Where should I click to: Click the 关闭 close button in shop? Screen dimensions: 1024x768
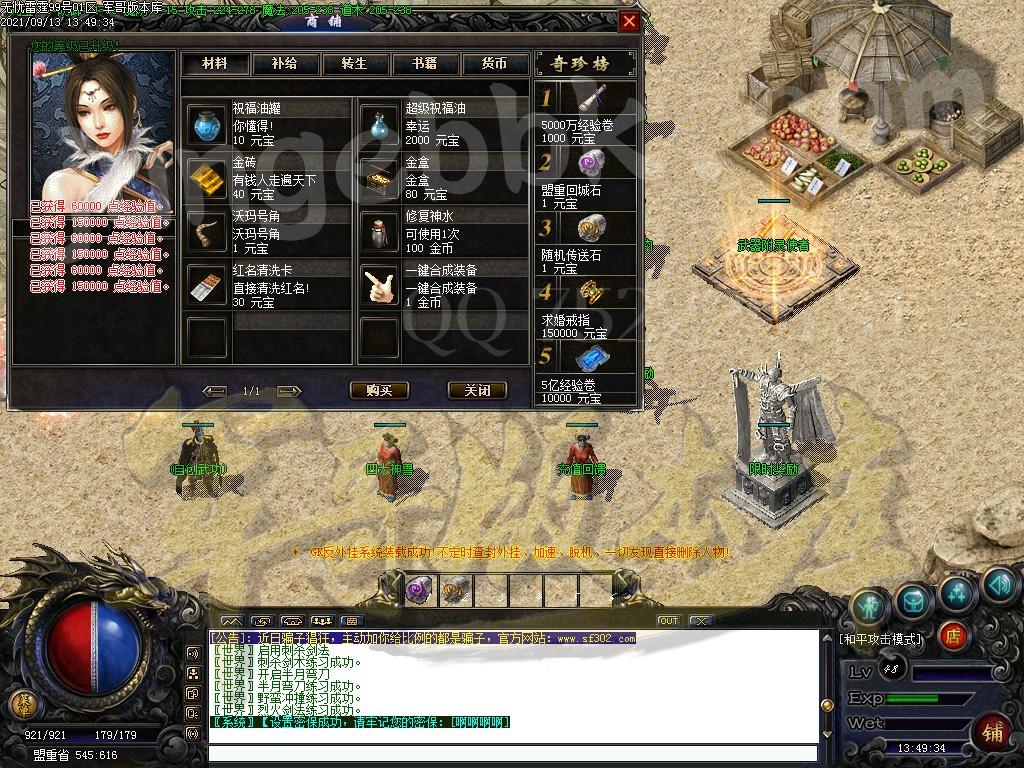click(x=477, y=390)
